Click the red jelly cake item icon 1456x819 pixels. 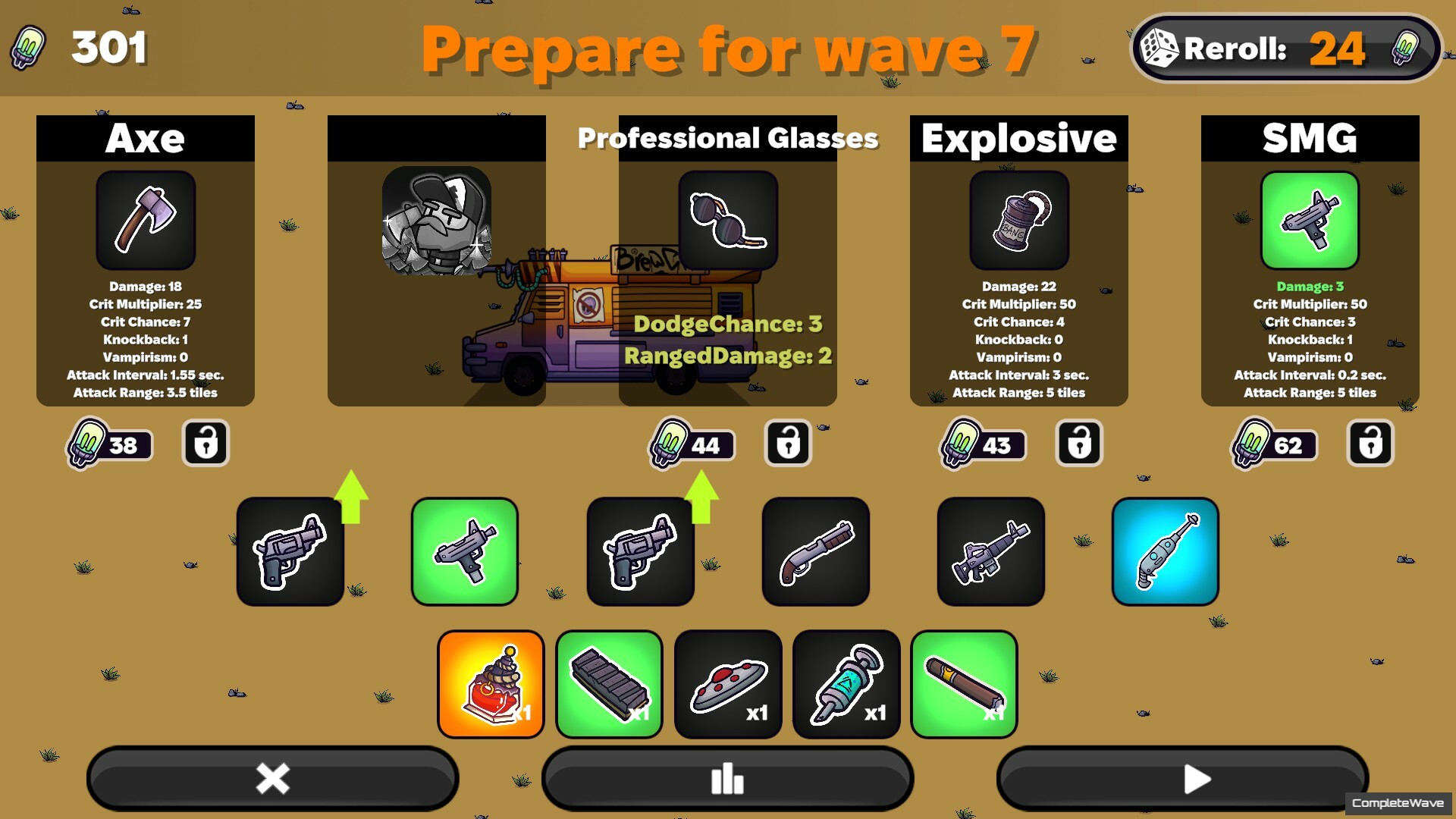pyautogui.click(x=491, y=682)
